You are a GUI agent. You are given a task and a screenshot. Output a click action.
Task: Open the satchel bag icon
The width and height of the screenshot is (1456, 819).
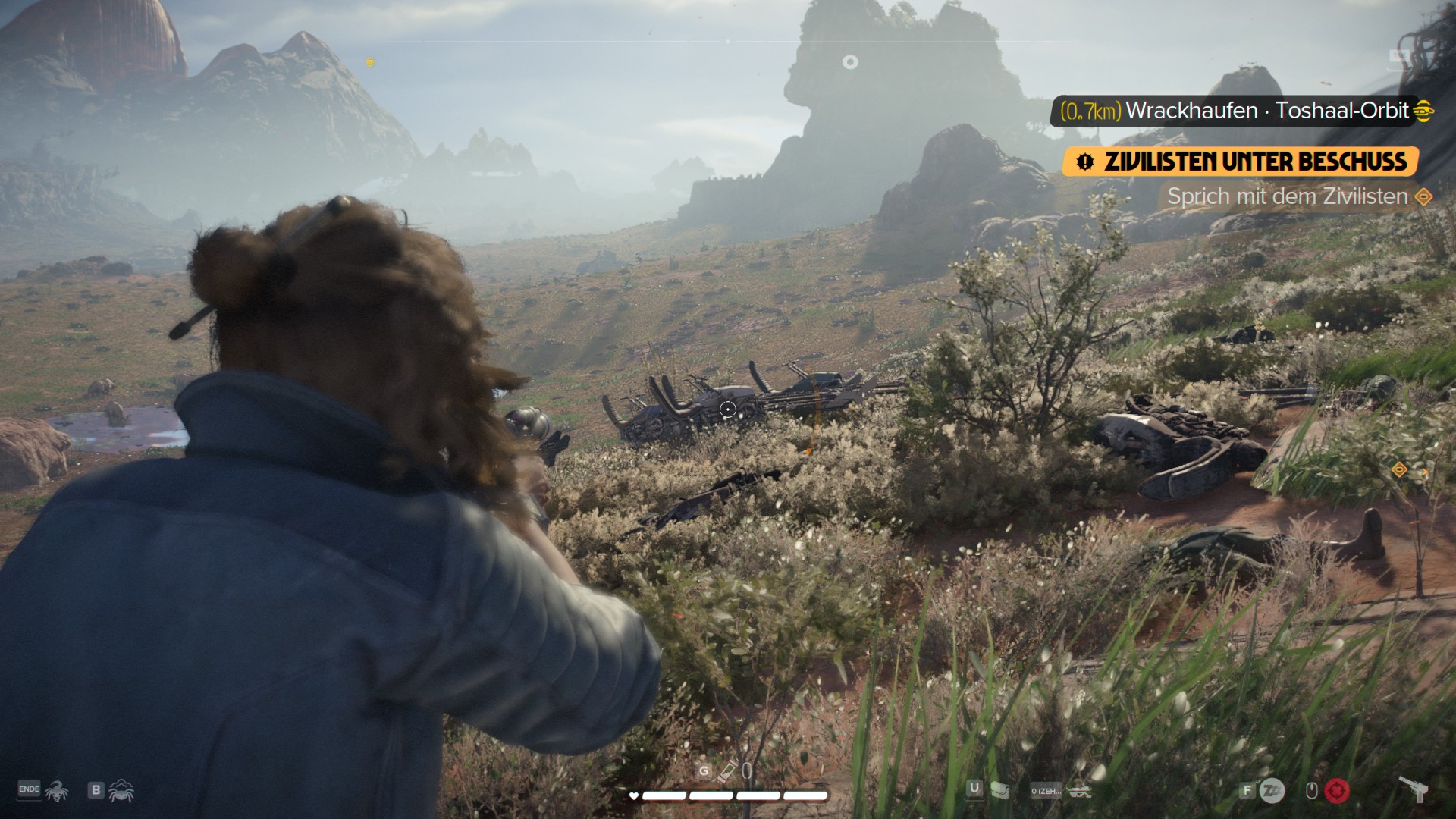click(x=999, y=790)
